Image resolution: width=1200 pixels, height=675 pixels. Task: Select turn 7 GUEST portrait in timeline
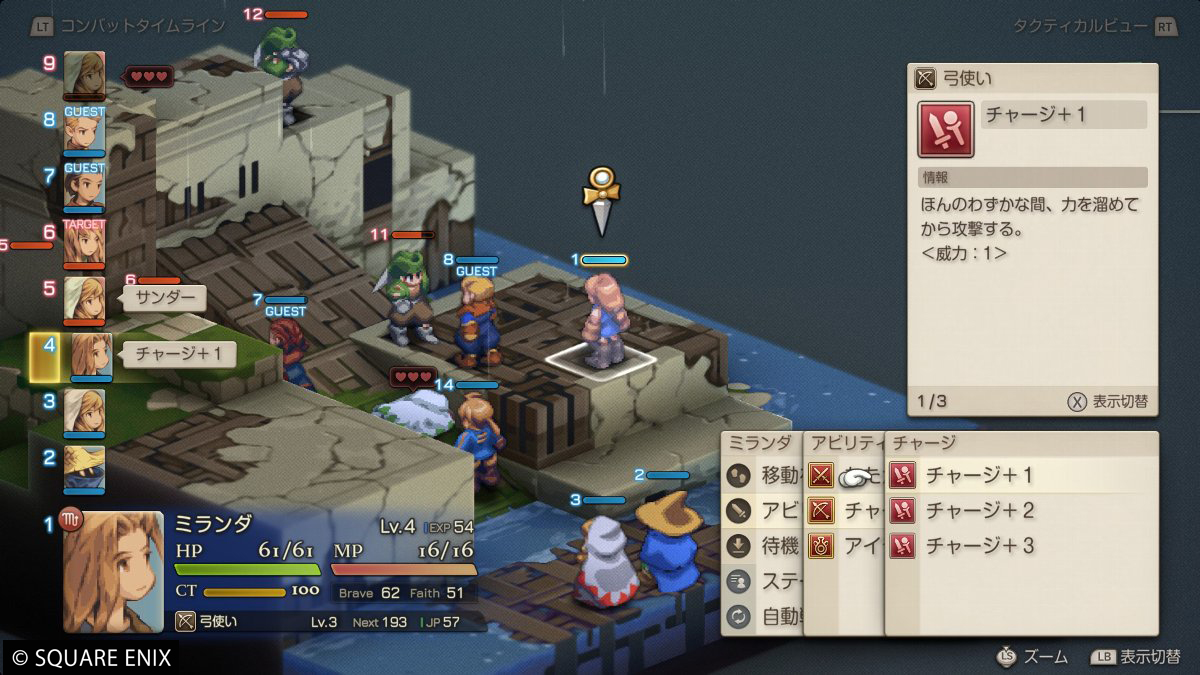pos(85,187)
